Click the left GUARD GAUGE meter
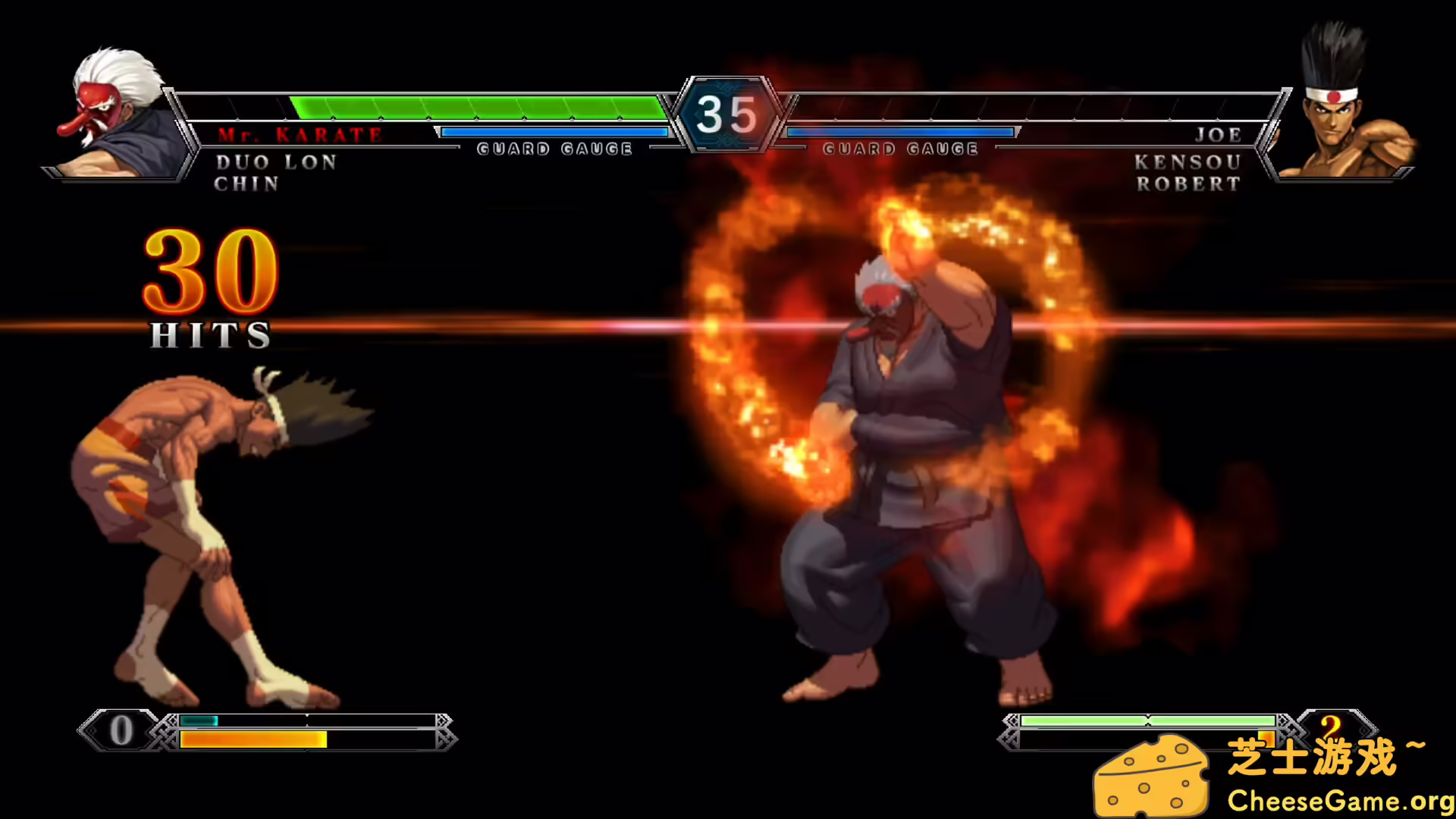Screen dimensions: 1456x819 (554, 136)
